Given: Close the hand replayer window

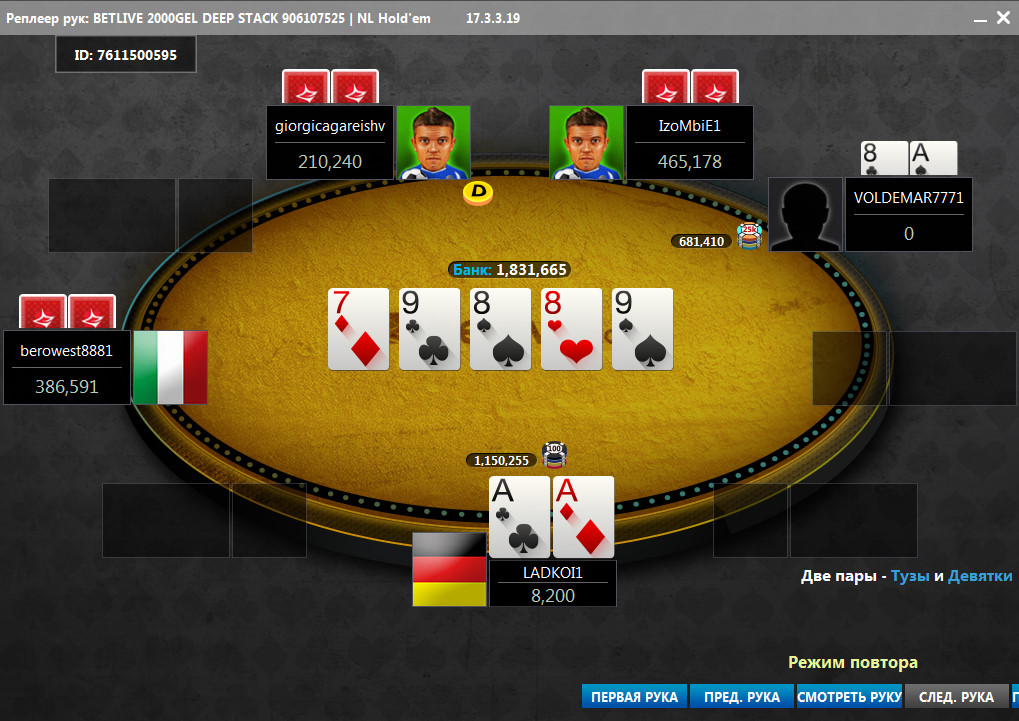Looking at the screenshot, I should click(1003, 18).
